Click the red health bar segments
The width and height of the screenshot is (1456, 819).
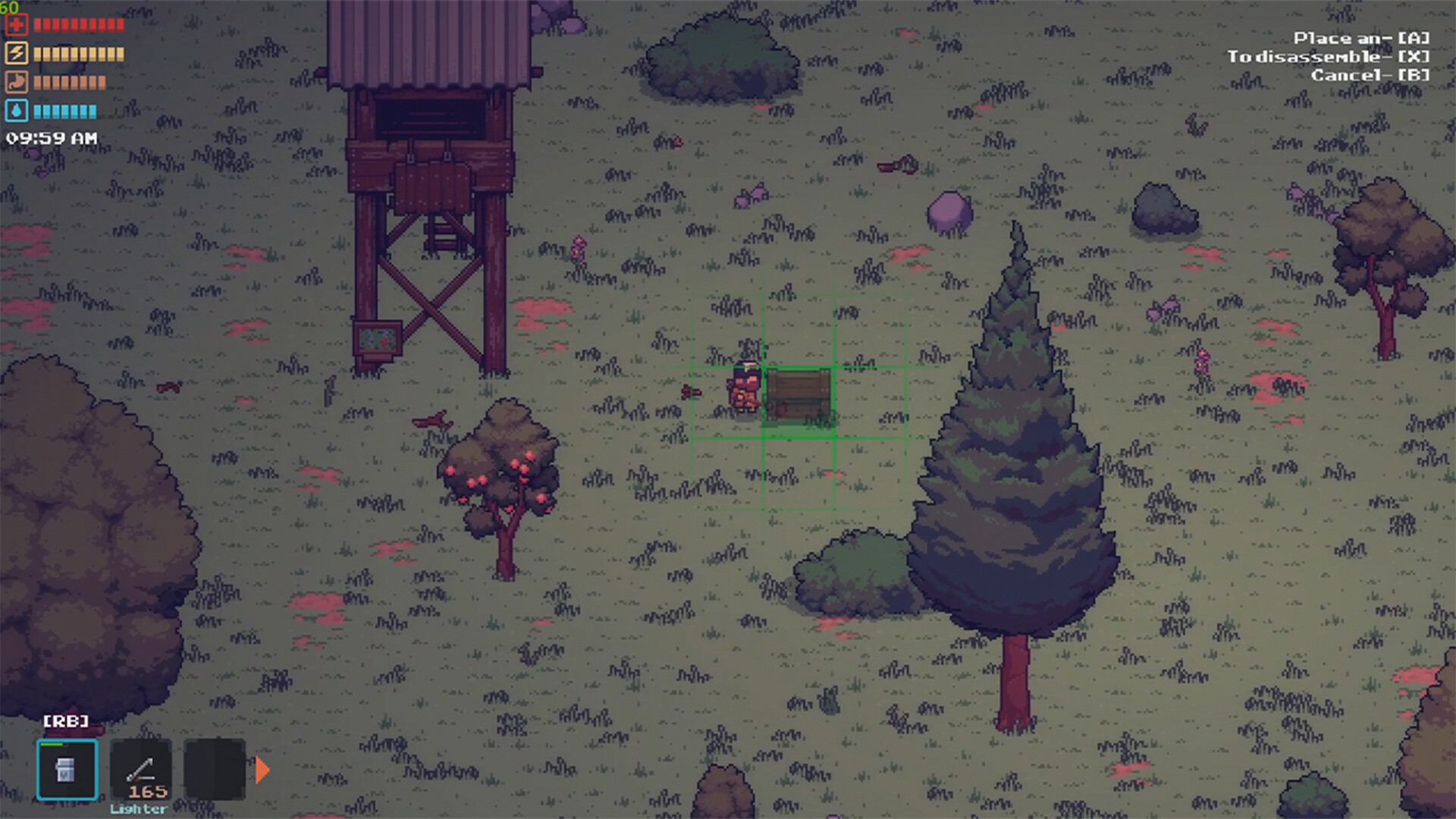coord(80,24)
